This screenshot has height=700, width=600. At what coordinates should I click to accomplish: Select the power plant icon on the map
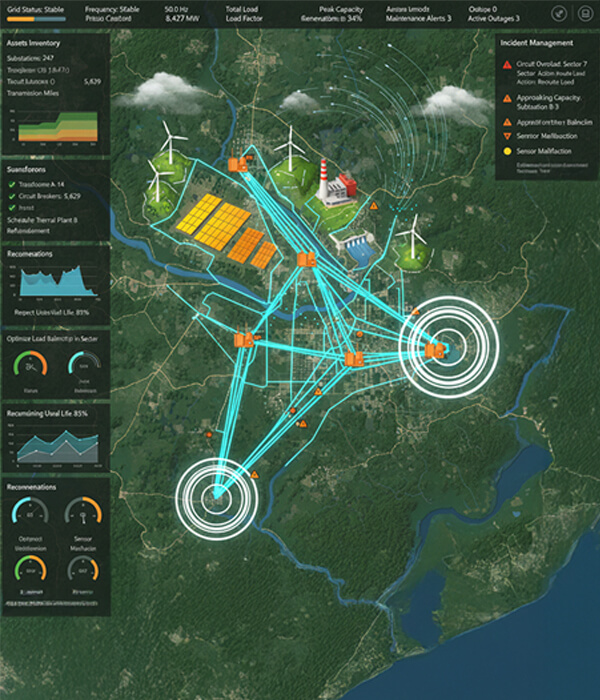(335, 185)
